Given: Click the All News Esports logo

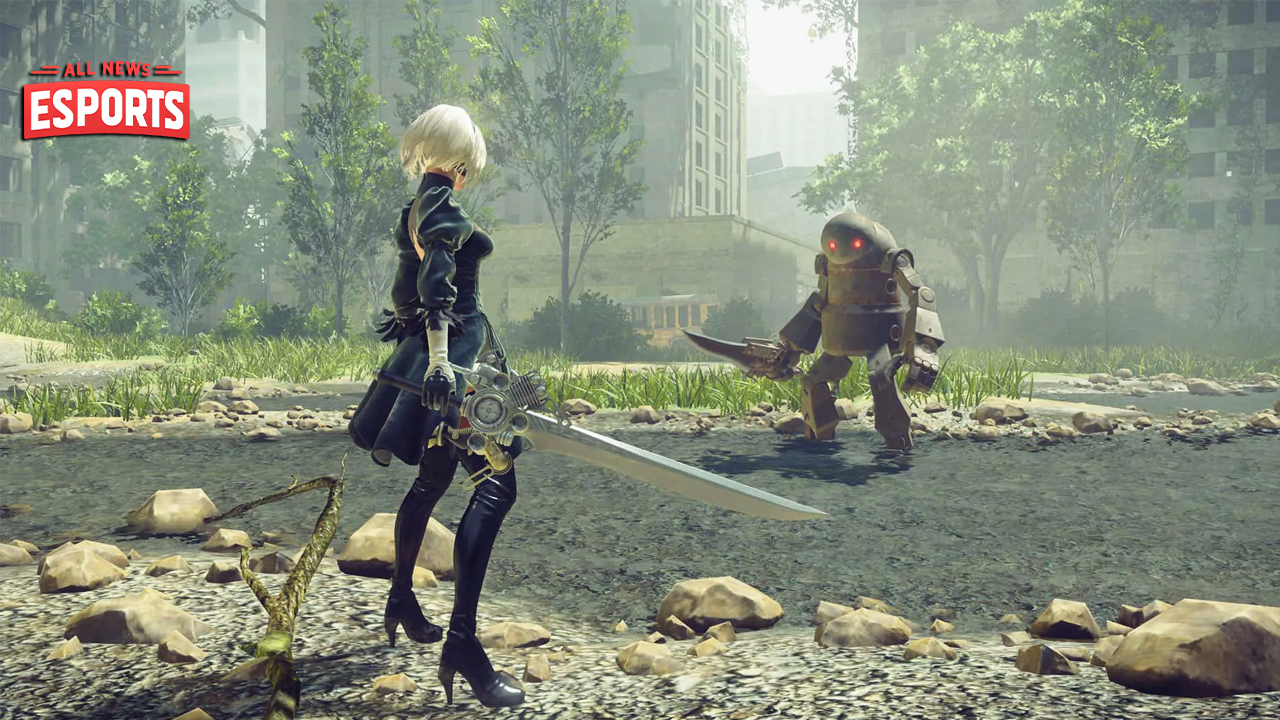Looking at the screenshot, I should [106, 102].
